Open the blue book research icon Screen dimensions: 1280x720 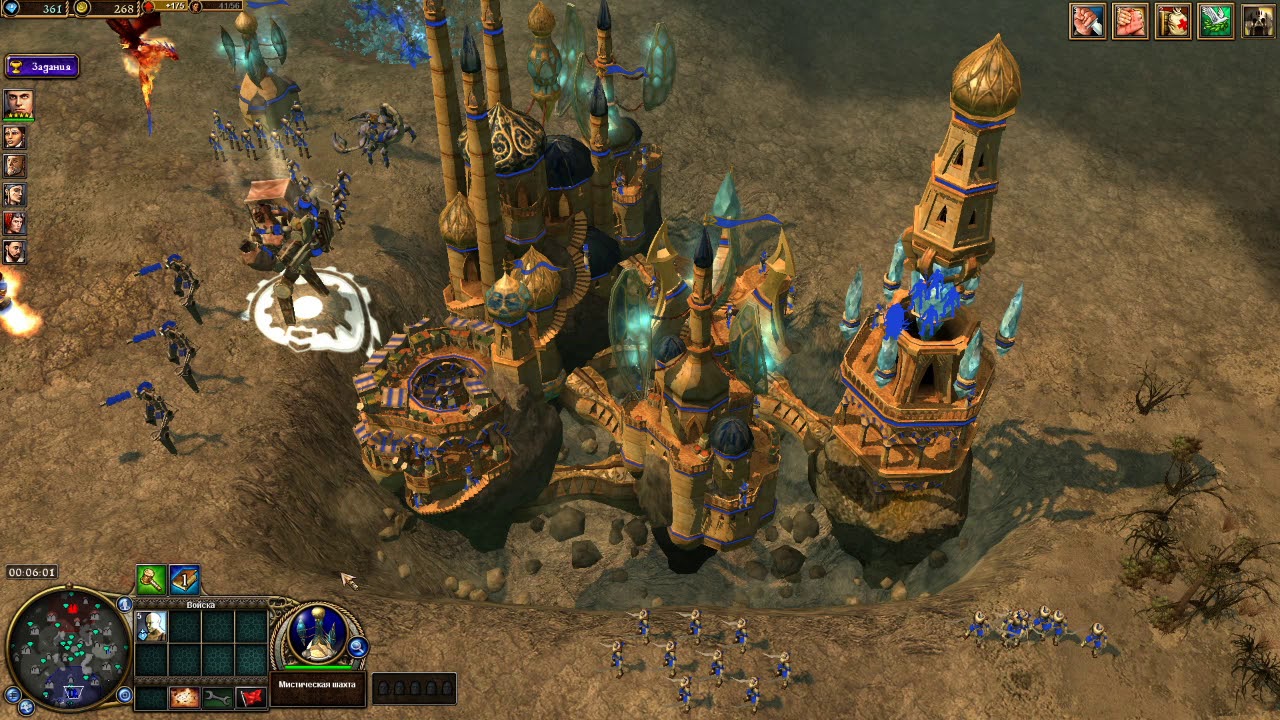click(184, 579)
